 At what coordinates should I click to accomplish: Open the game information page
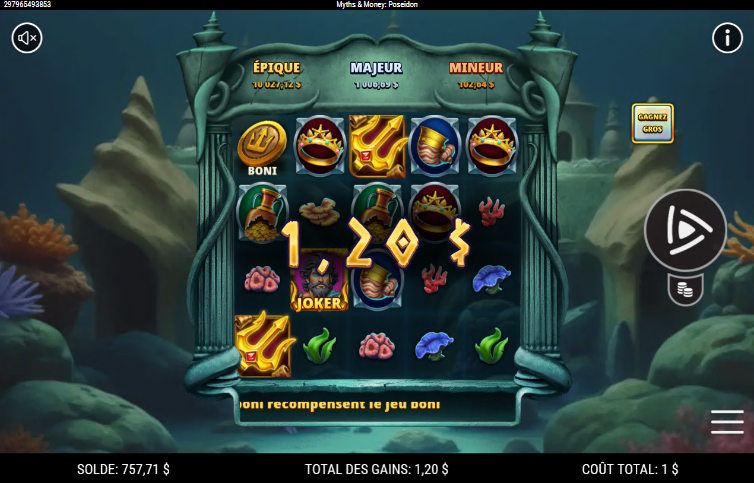click(726, 38)
